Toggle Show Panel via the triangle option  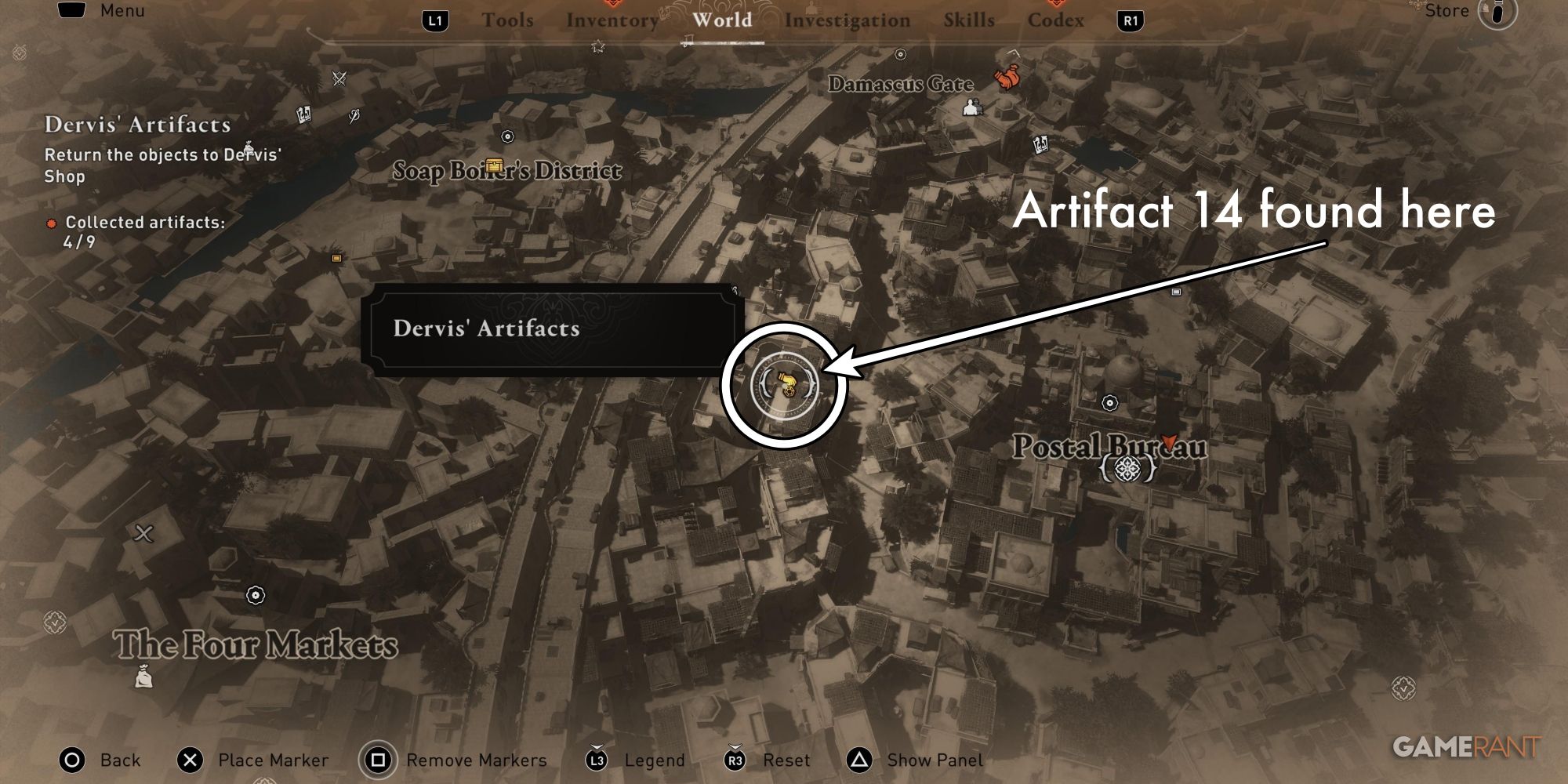click(x=858, y=760)
